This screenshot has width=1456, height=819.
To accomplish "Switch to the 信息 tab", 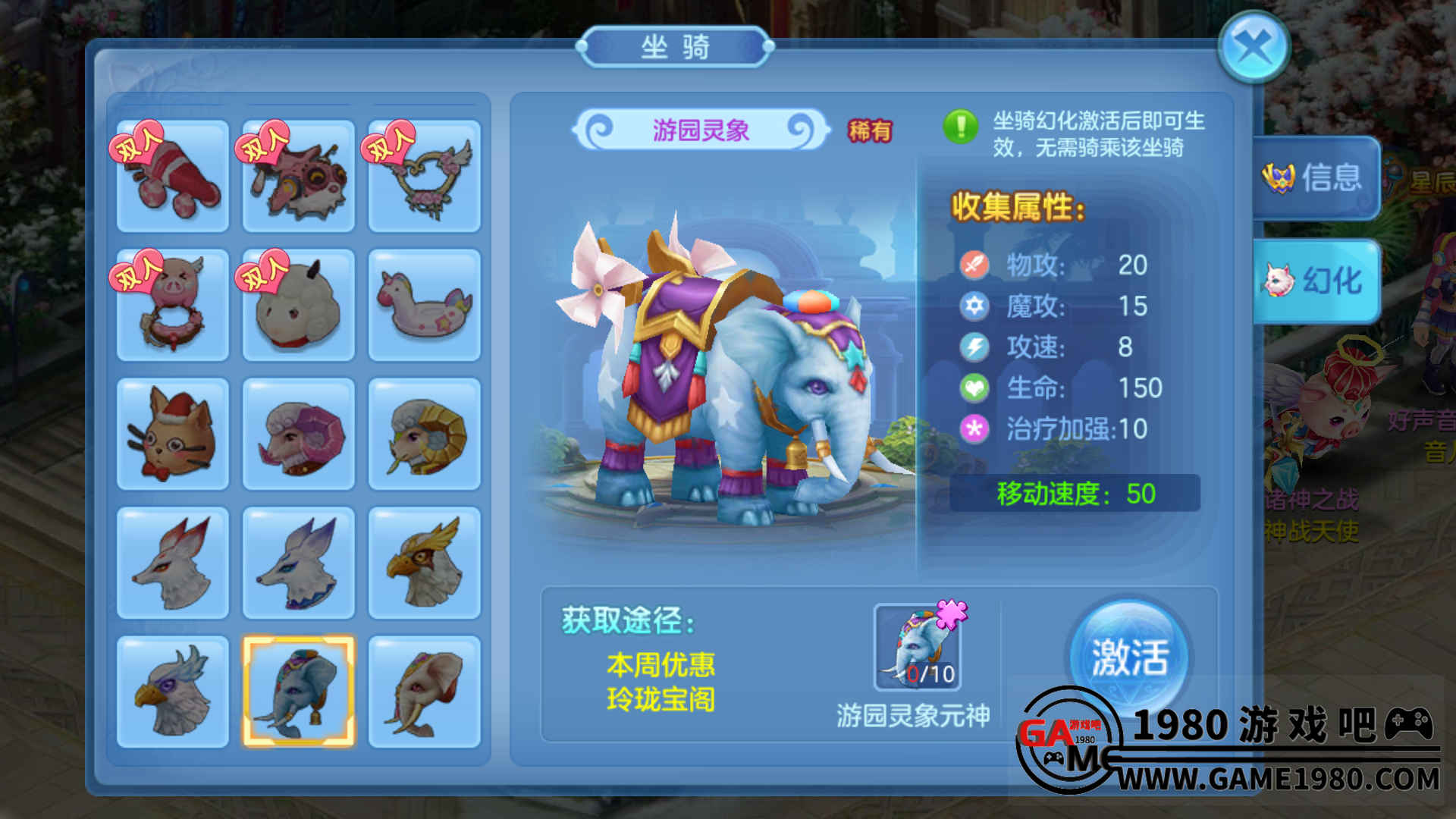I will (1316, 178).
